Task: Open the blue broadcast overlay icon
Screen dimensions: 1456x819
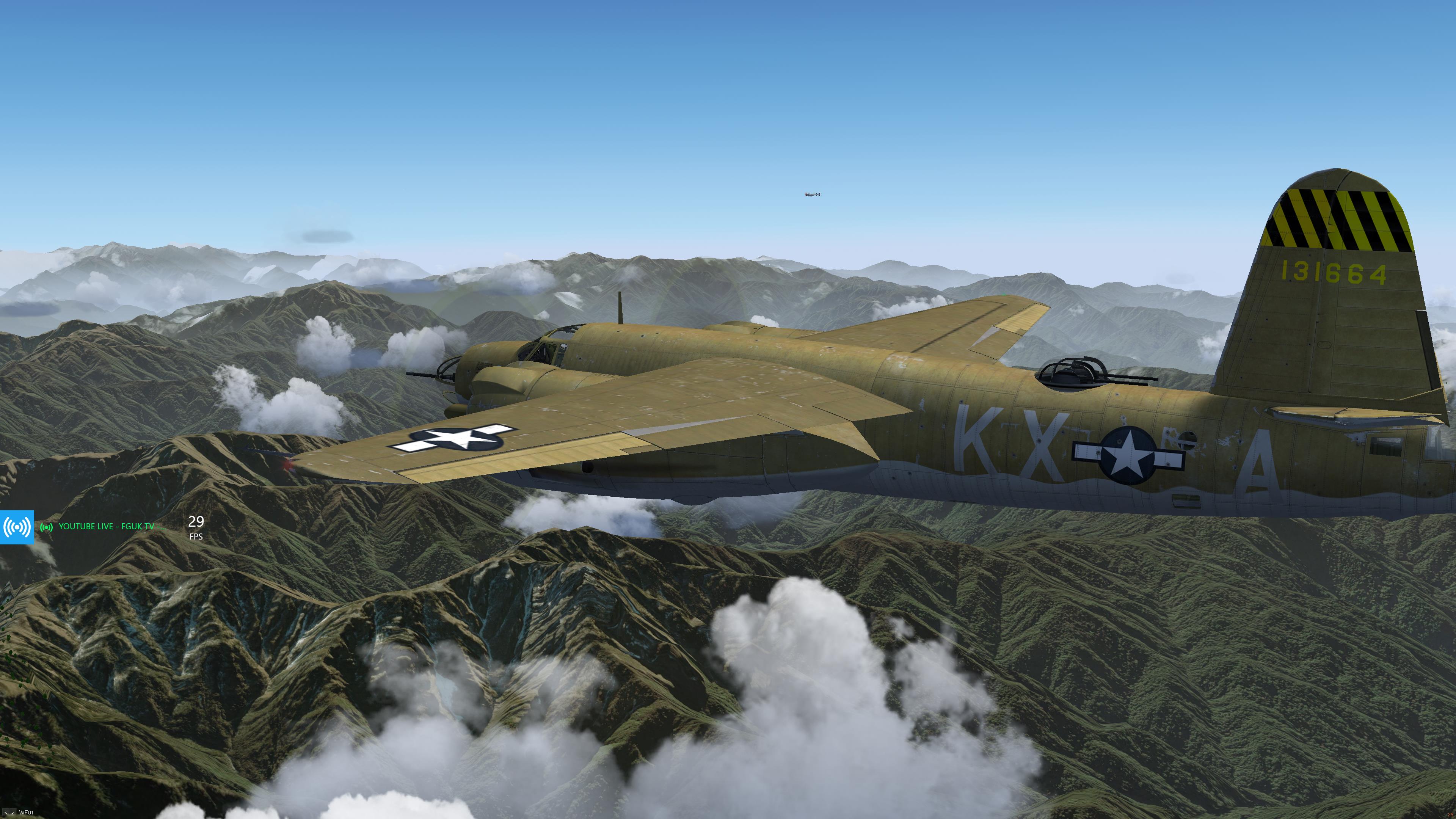Action: click(17, 527)
